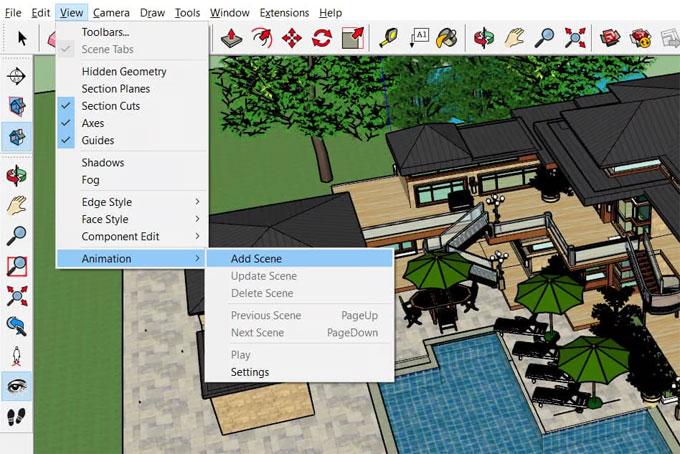Screen dimensions: 680x454
Task: Turn on the Fog option
Action: pos(91,180)
